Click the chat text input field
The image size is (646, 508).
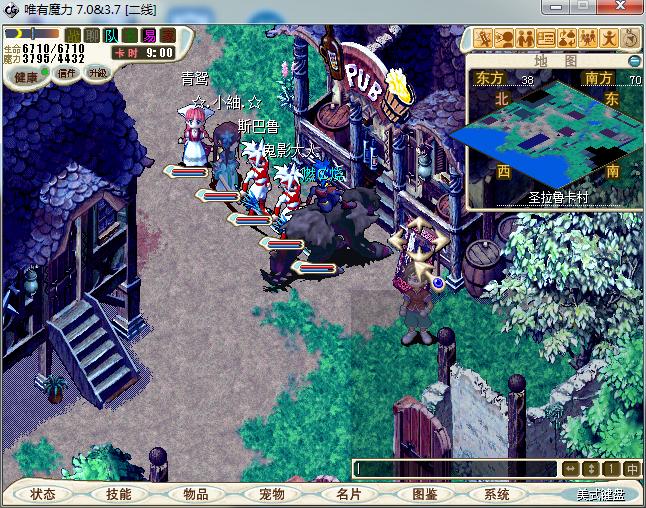point(455,468)
